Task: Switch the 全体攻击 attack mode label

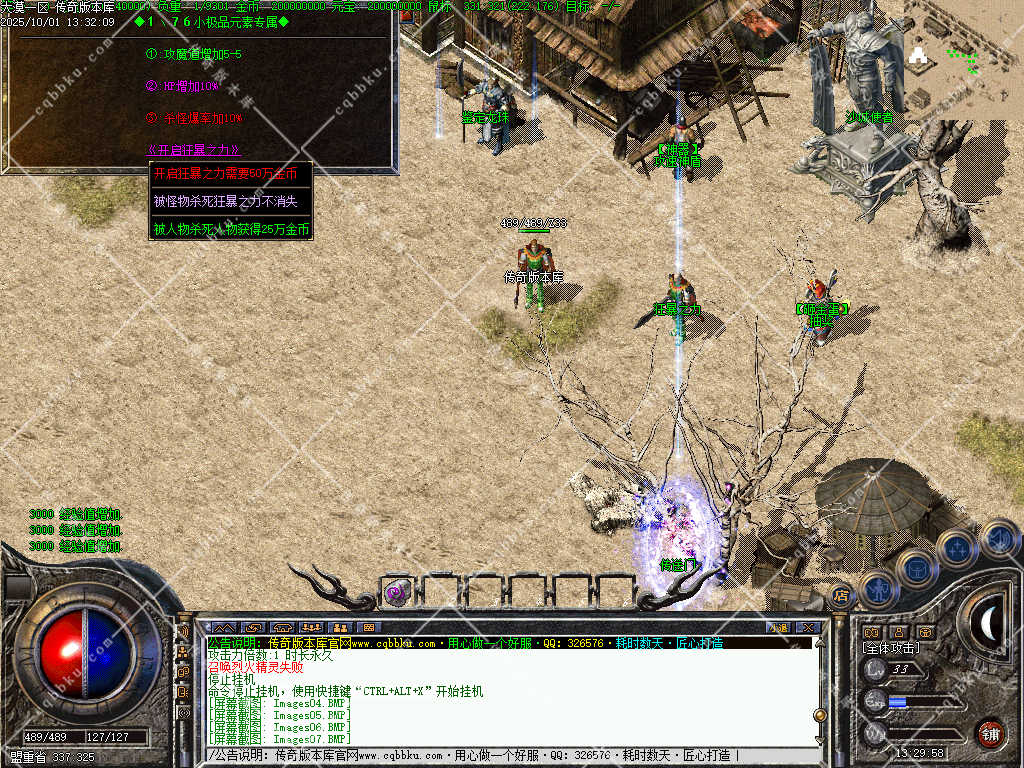Action: (892, 648)
